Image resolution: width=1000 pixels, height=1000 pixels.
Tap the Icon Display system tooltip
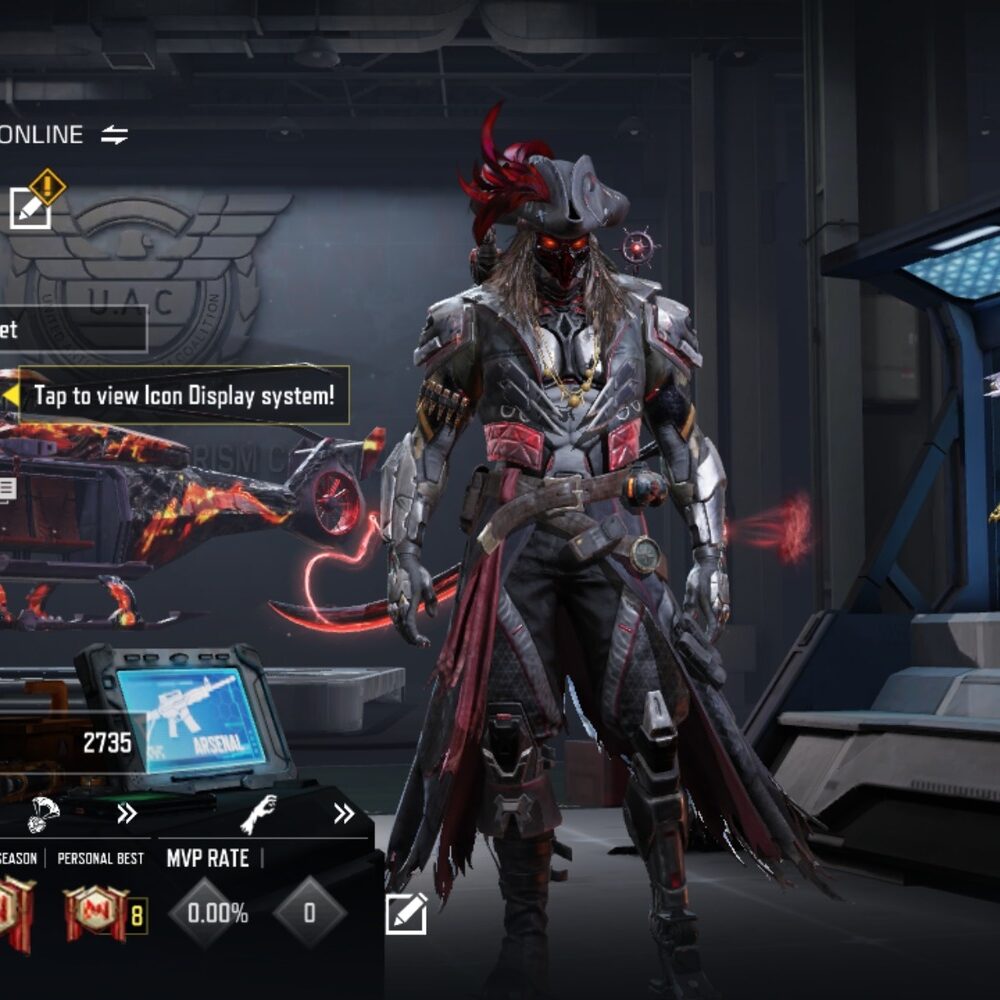pos(184,395)
